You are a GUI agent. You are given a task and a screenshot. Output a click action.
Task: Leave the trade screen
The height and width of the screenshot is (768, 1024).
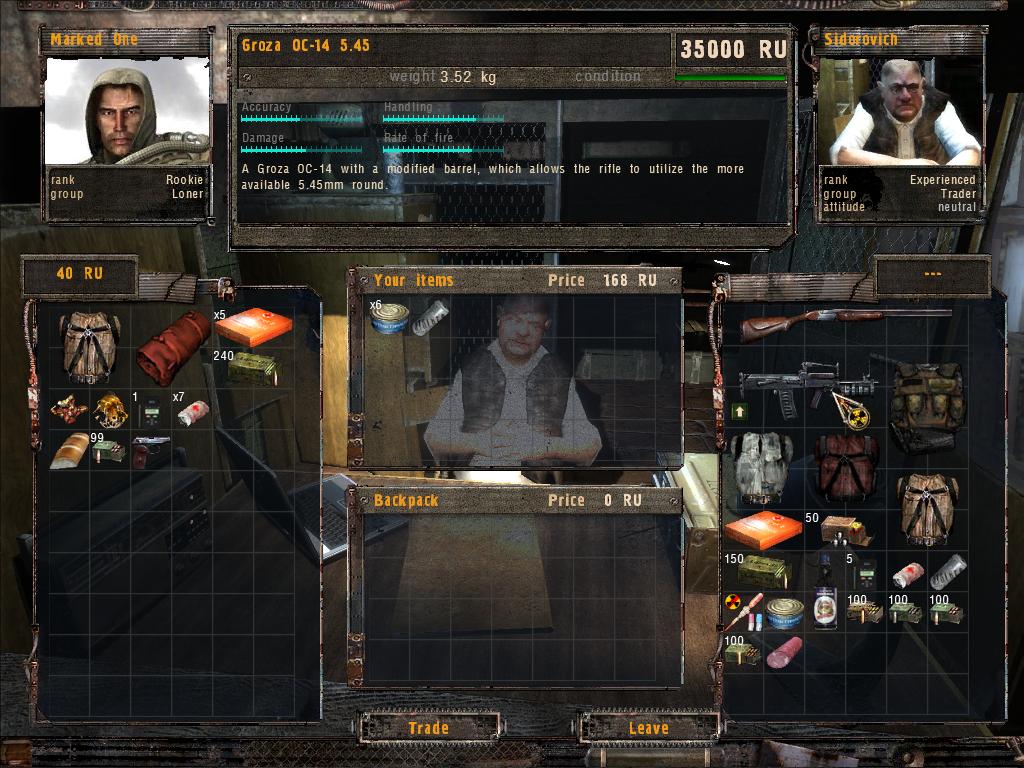click(x=648, y=728)
